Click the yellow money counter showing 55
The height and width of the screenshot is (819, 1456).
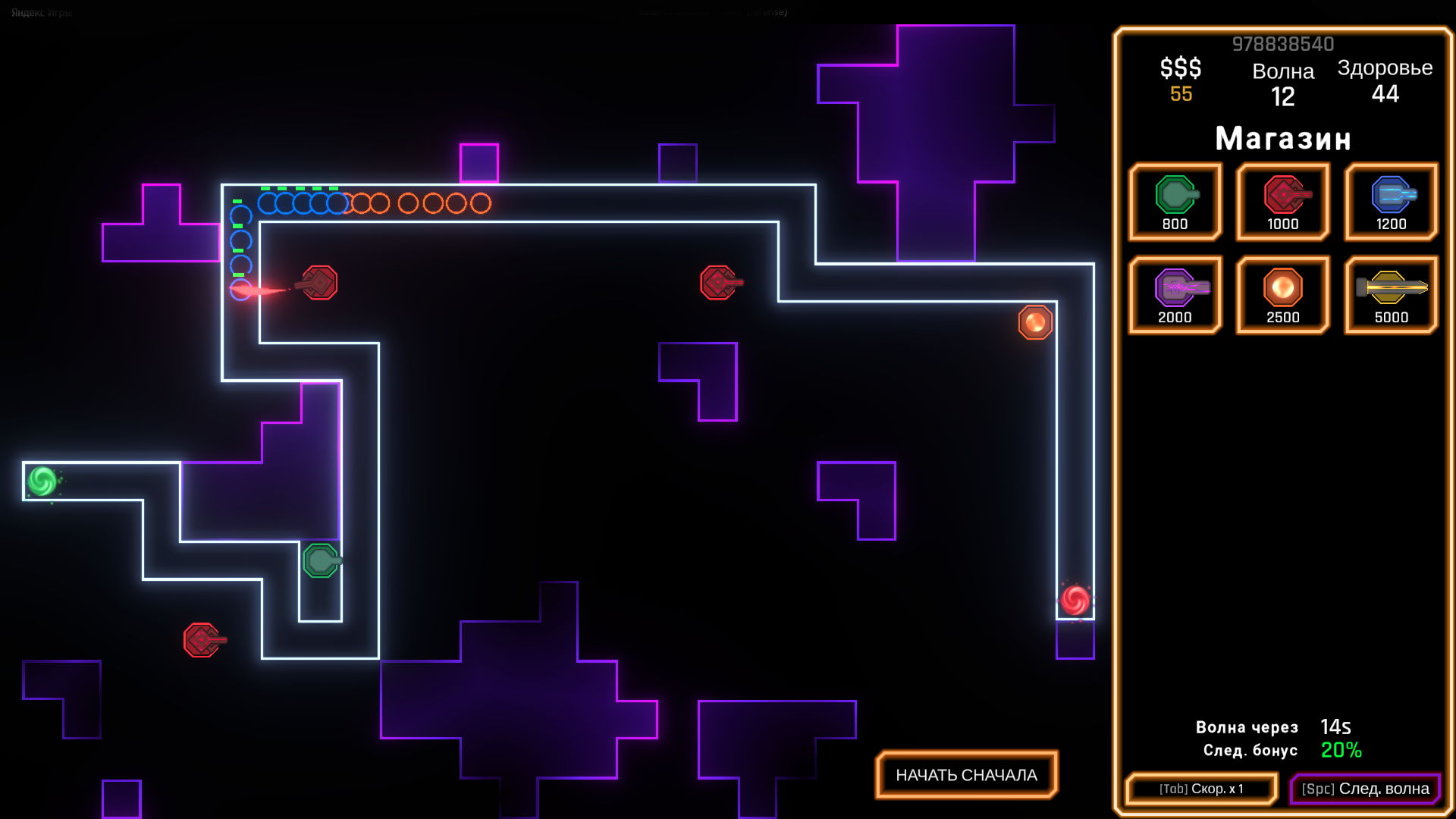pos(1180,95)
